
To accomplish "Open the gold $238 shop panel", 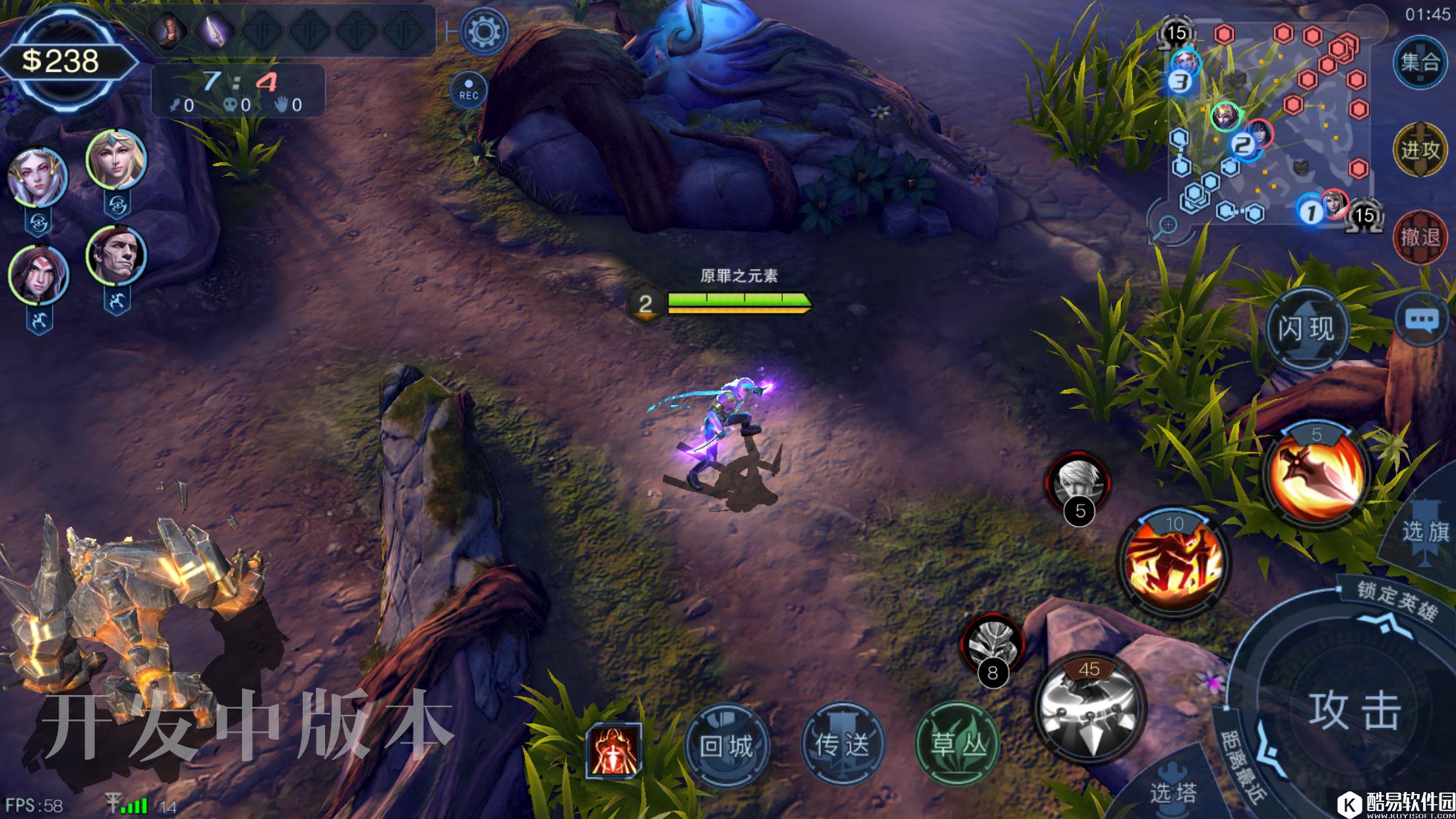I will pos(61,61).
